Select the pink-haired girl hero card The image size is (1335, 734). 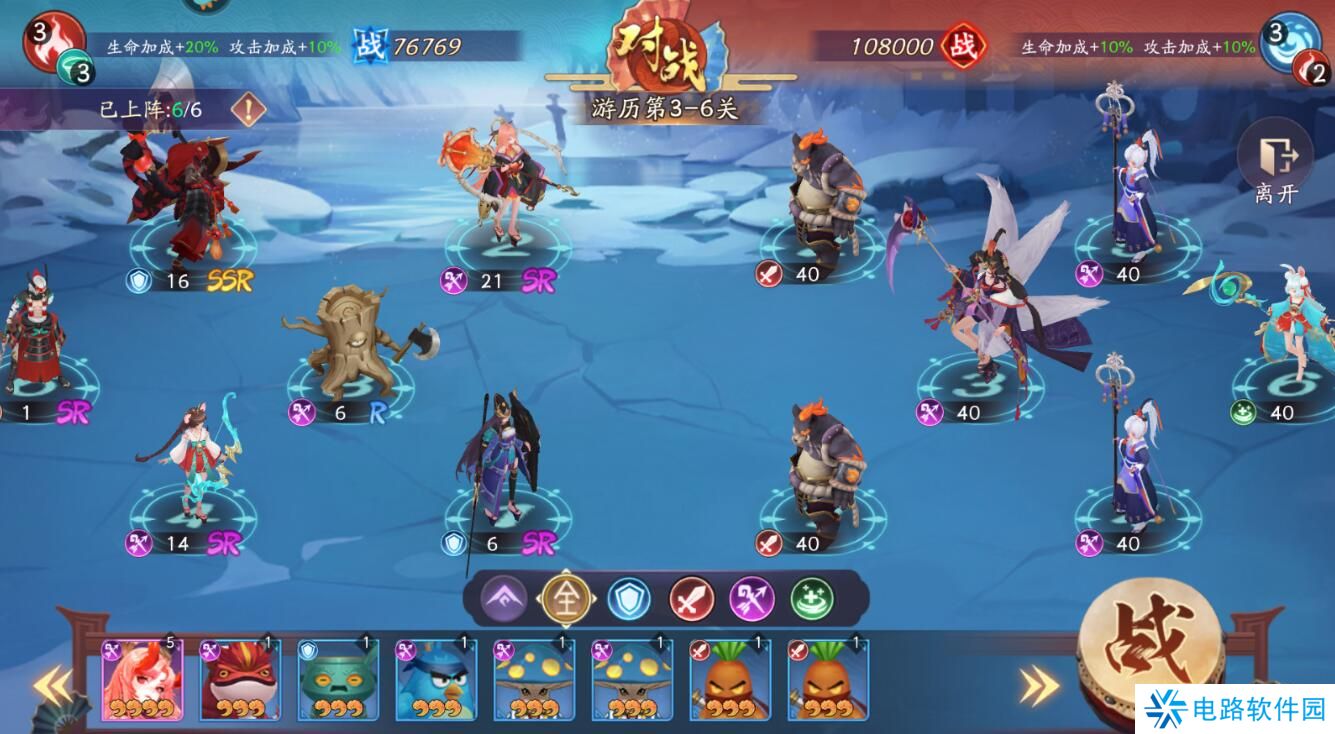point(142,681)
